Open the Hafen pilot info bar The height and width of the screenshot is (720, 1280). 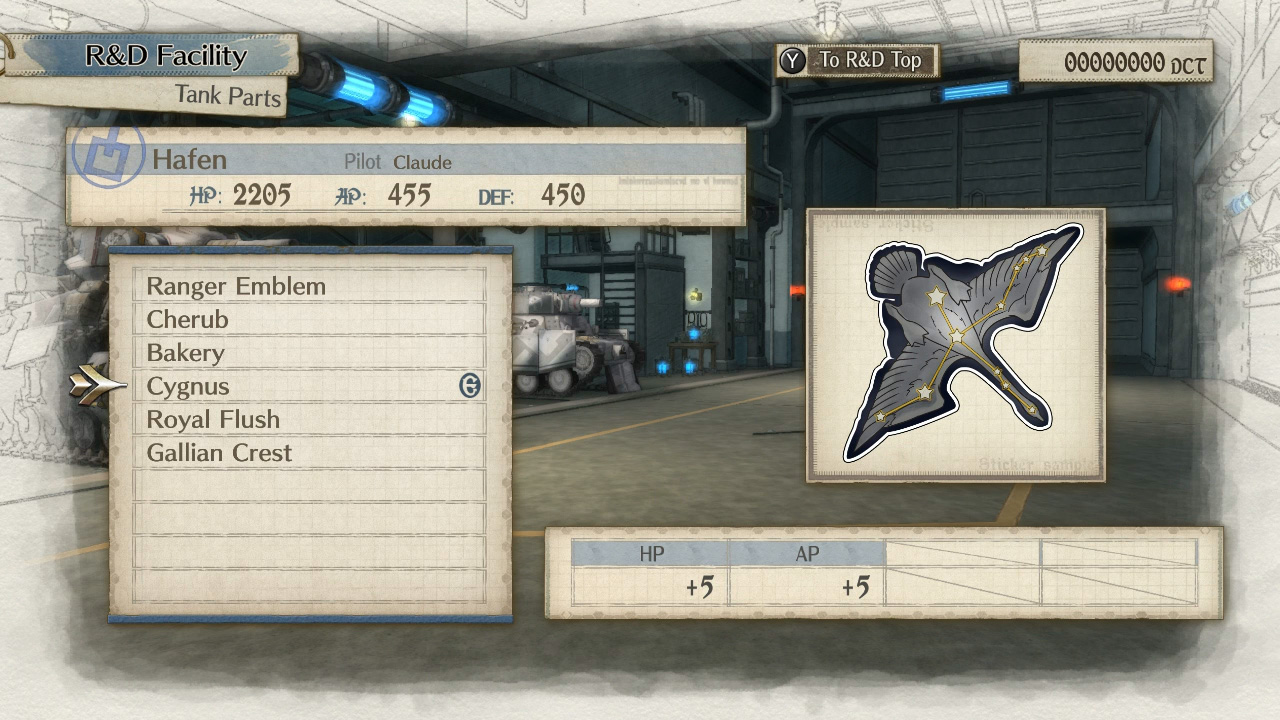pyautogui.click(x=400, y=161)
